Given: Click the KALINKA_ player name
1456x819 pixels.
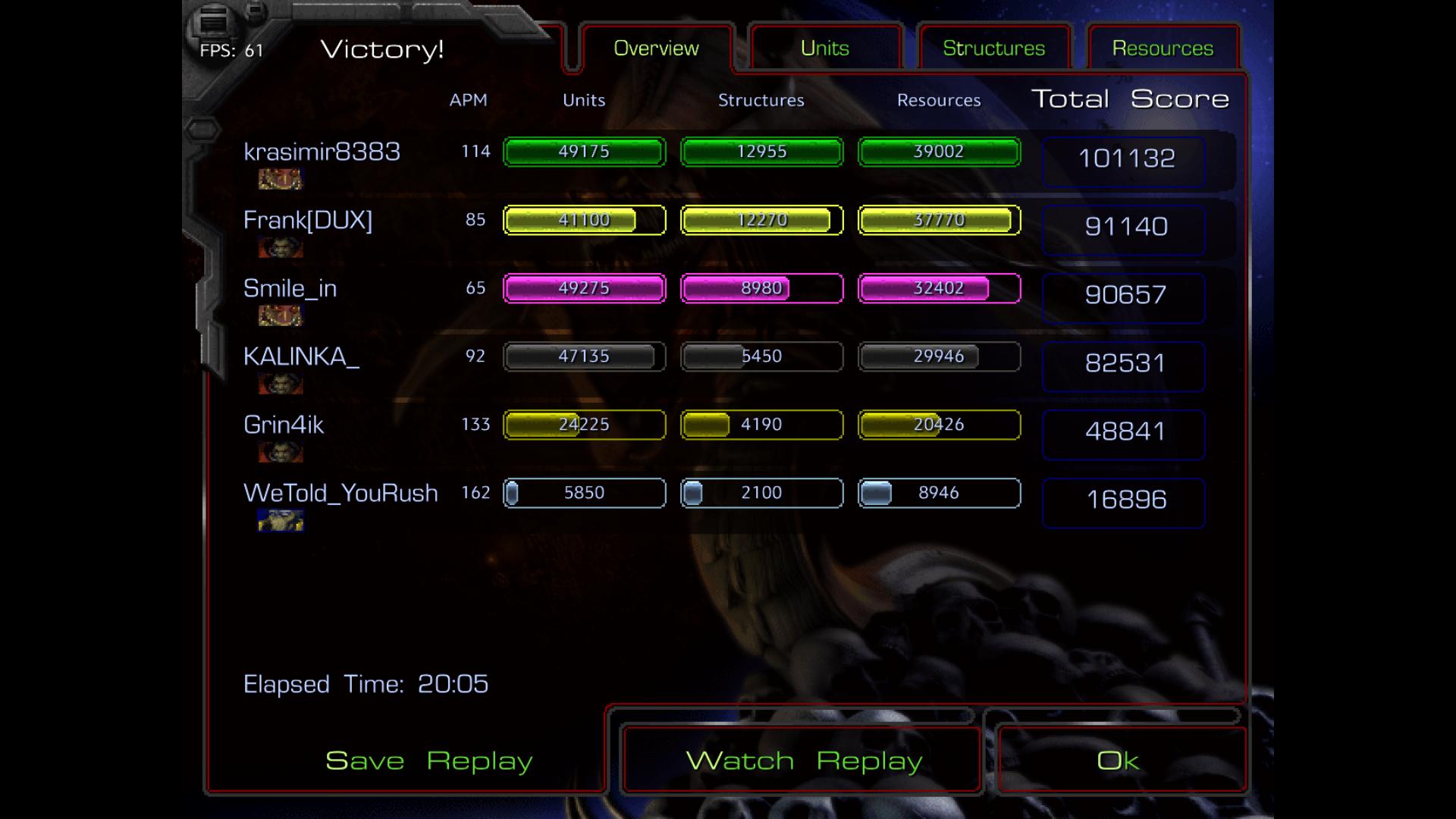Looking at the screenshot, I should tap(300, 356).
